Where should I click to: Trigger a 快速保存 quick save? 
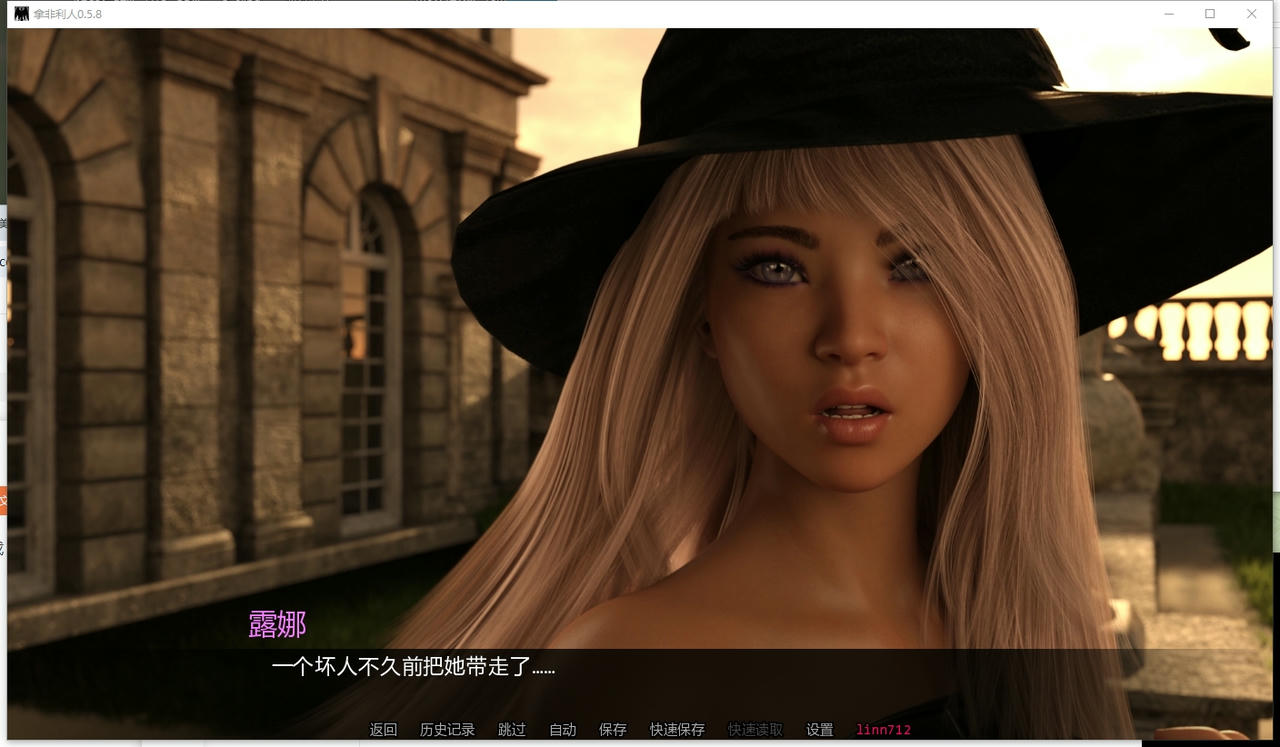click(x=677, y=730)
